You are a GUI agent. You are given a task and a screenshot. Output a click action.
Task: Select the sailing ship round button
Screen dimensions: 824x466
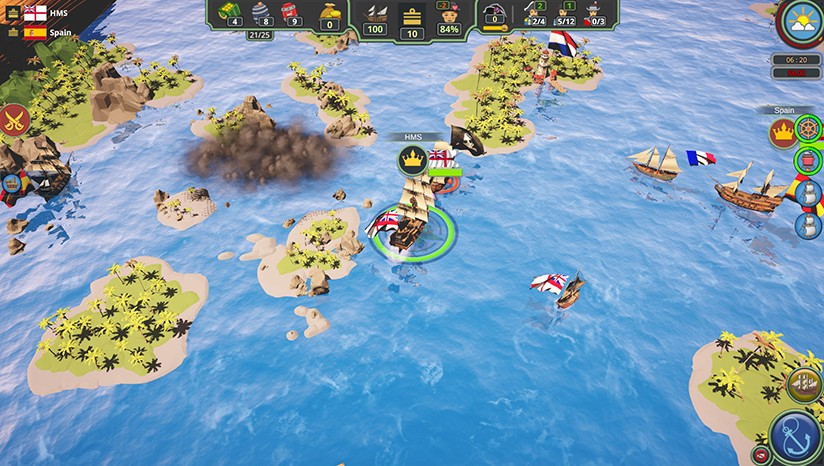pyautogui.click(x=805, y=383)
